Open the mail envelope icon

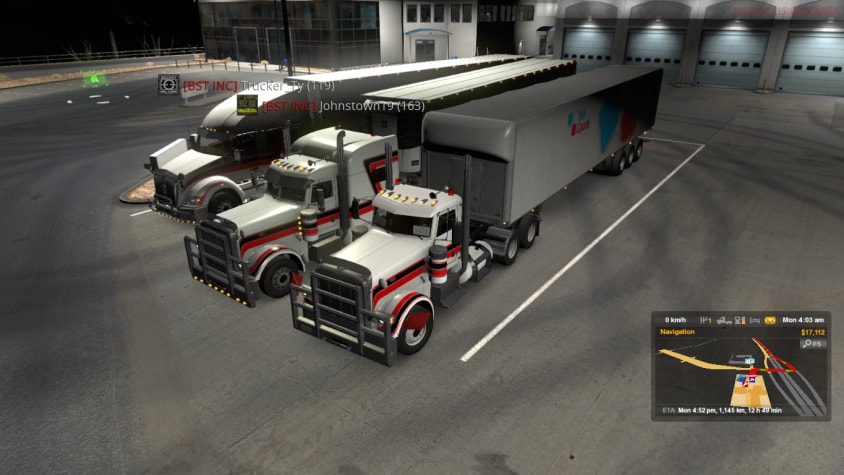point(770,320)
